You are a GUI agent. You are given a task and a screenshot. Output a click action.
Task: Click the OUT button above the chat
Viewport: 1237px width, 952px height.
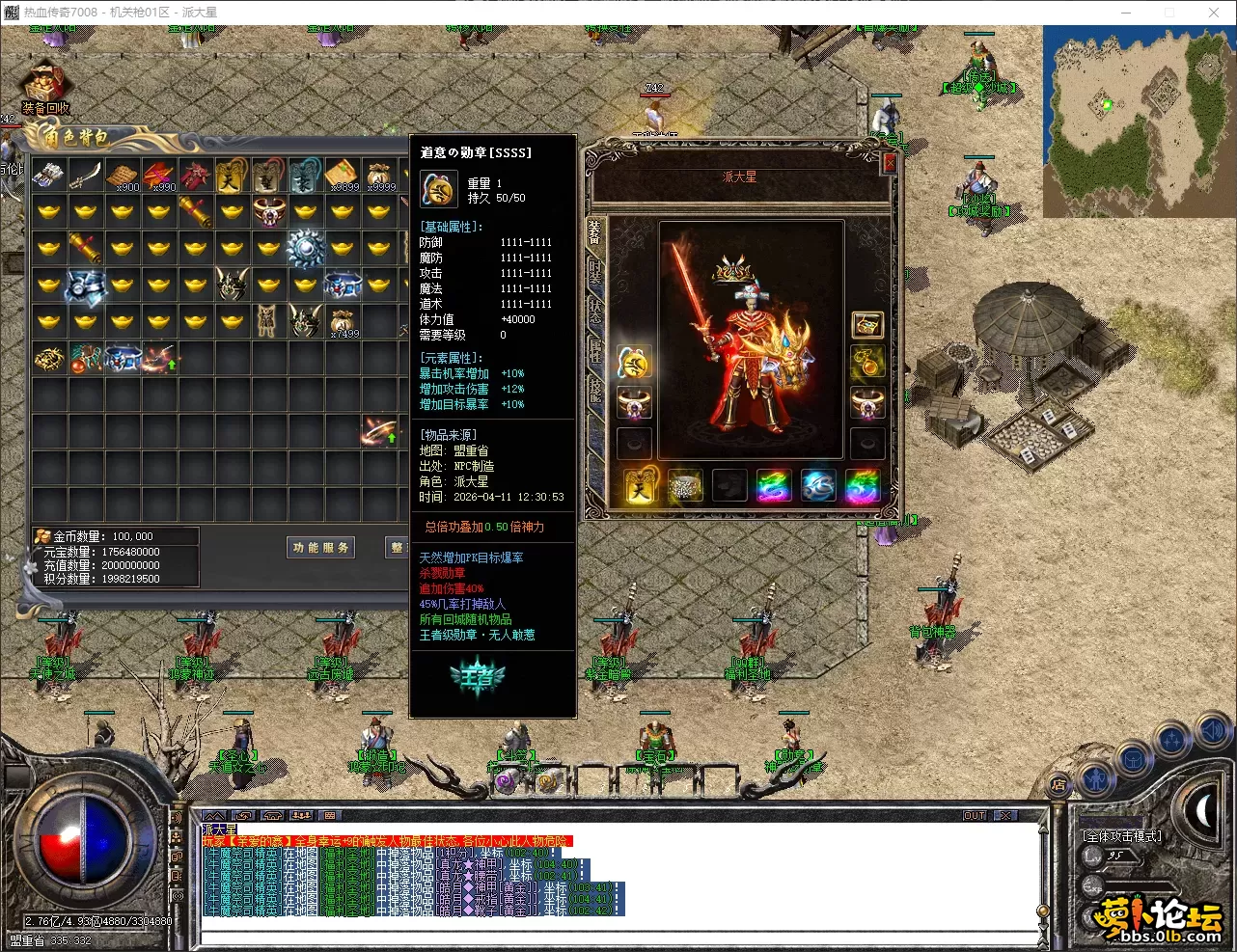pos(975,816)
